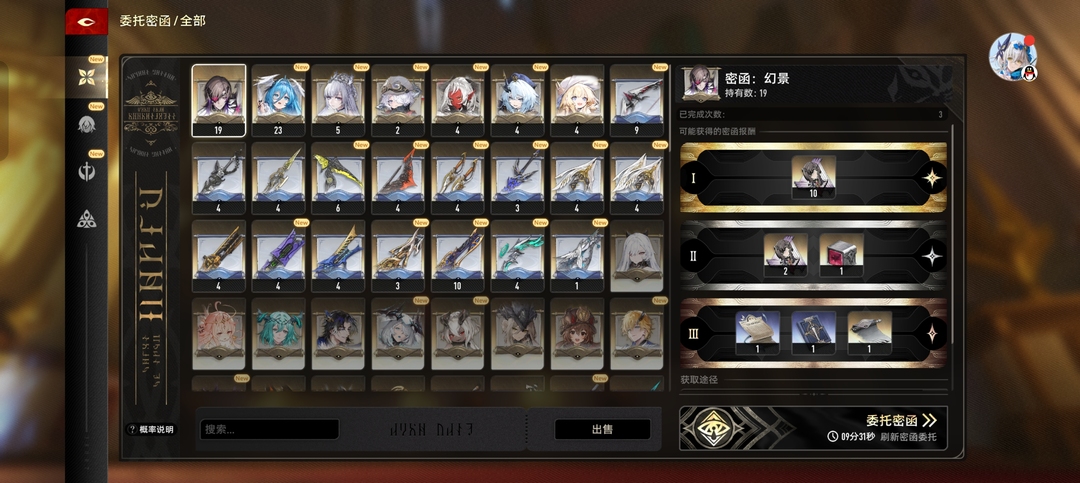Image resolution: width=1080 pixels, height=483 pixels.
Task: Click the 出售 sell button
Action: point(602,430)
